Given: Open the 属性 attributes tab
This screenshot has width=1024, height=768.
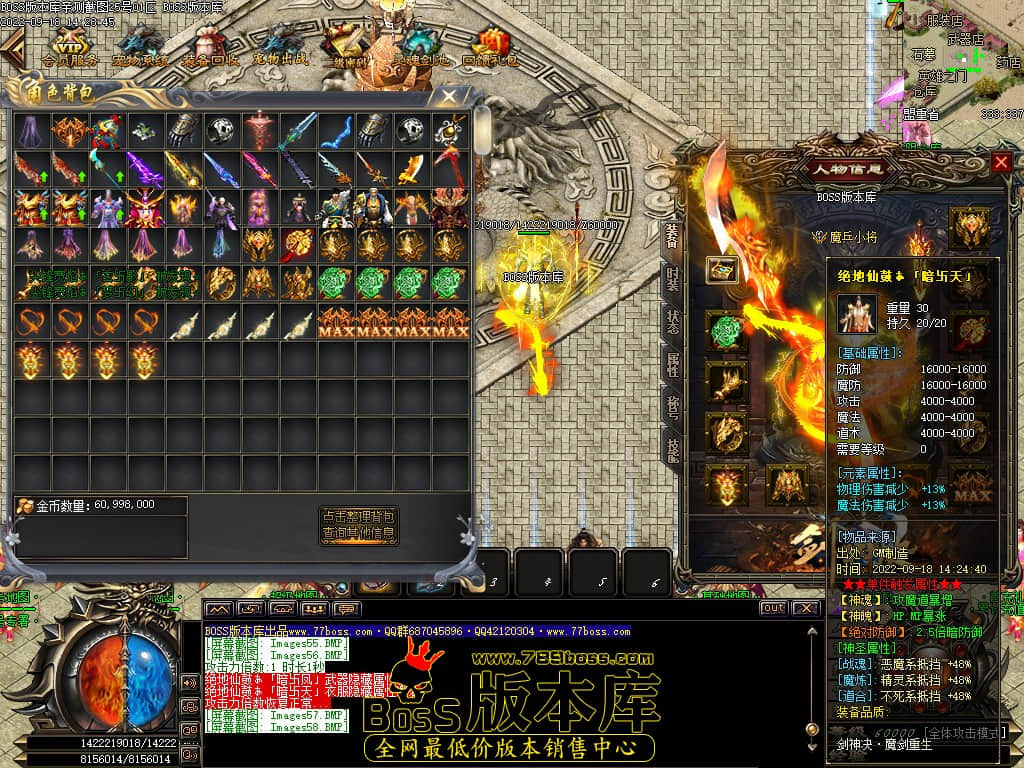Looking at the screenshot, I should click(673, 364).
